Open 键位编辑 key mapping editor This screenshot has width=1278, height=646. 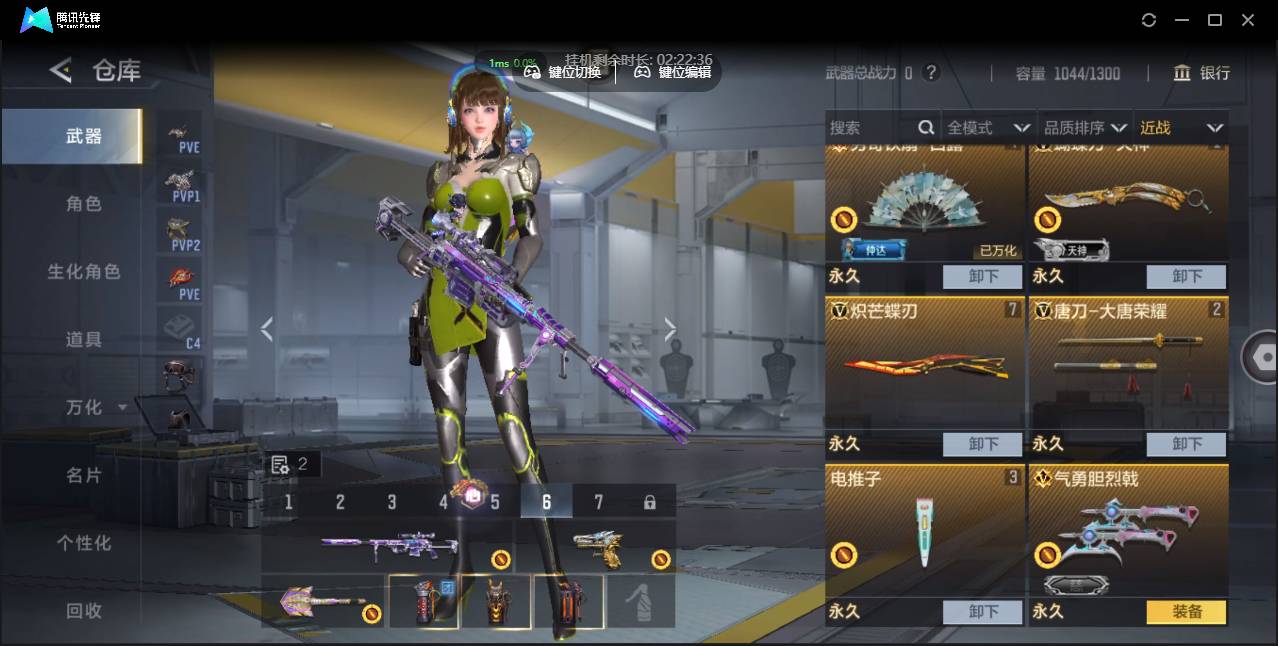tap(673, 71)
